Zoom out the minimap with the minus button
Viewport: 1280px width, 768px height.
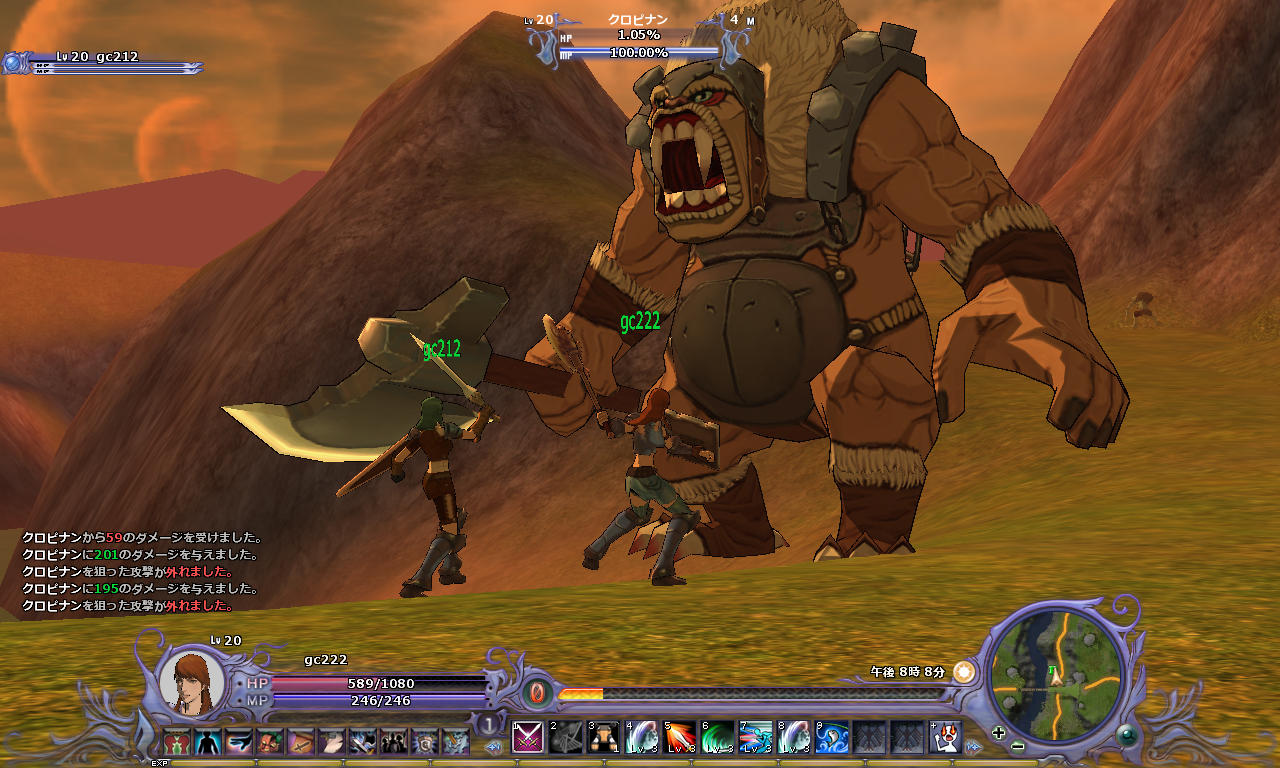(x=1017, y=746)
